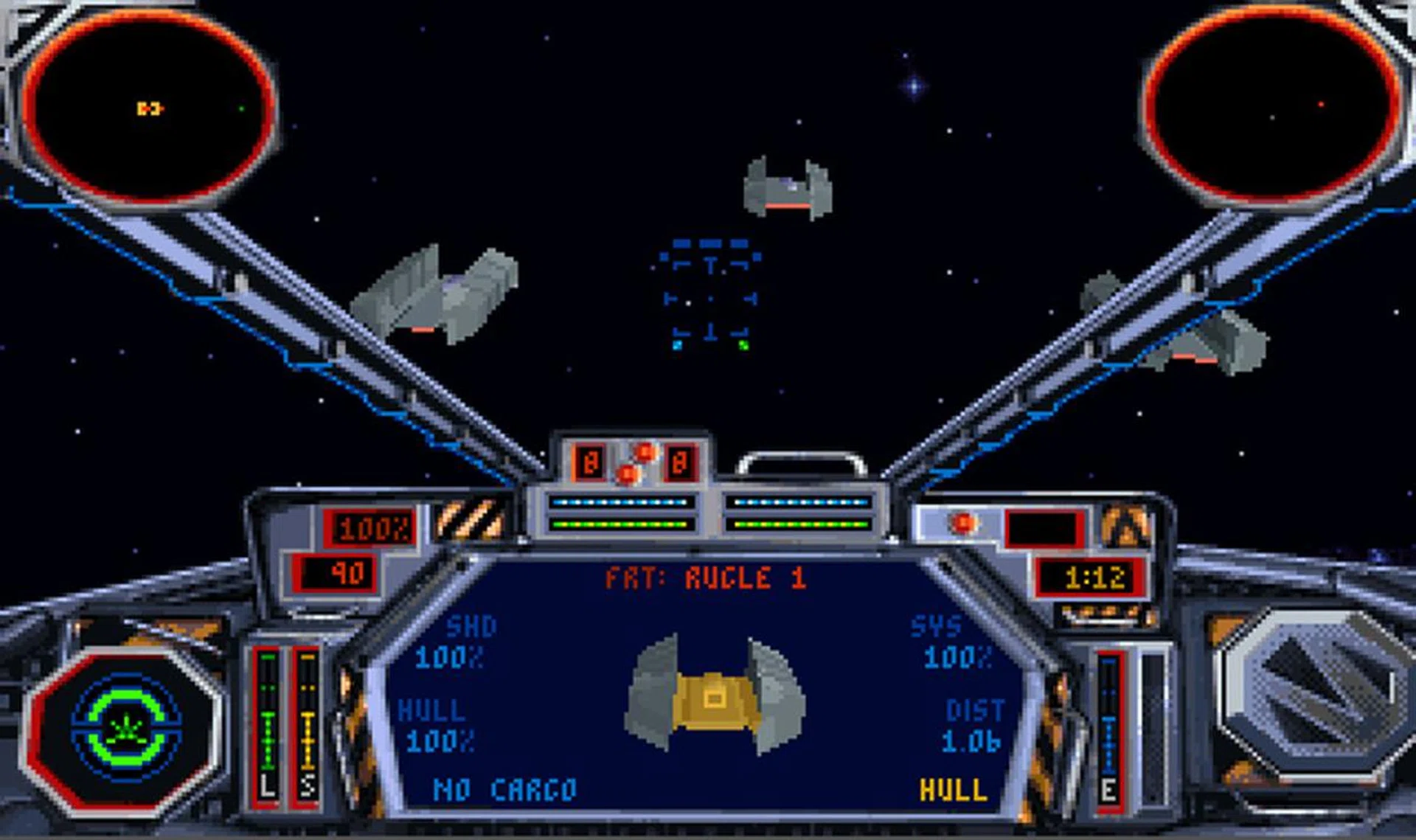Click the HULL readout tab on the CMD display
Image resolution: width=1416 pixels, height=840 pixels.
[954, 788]
